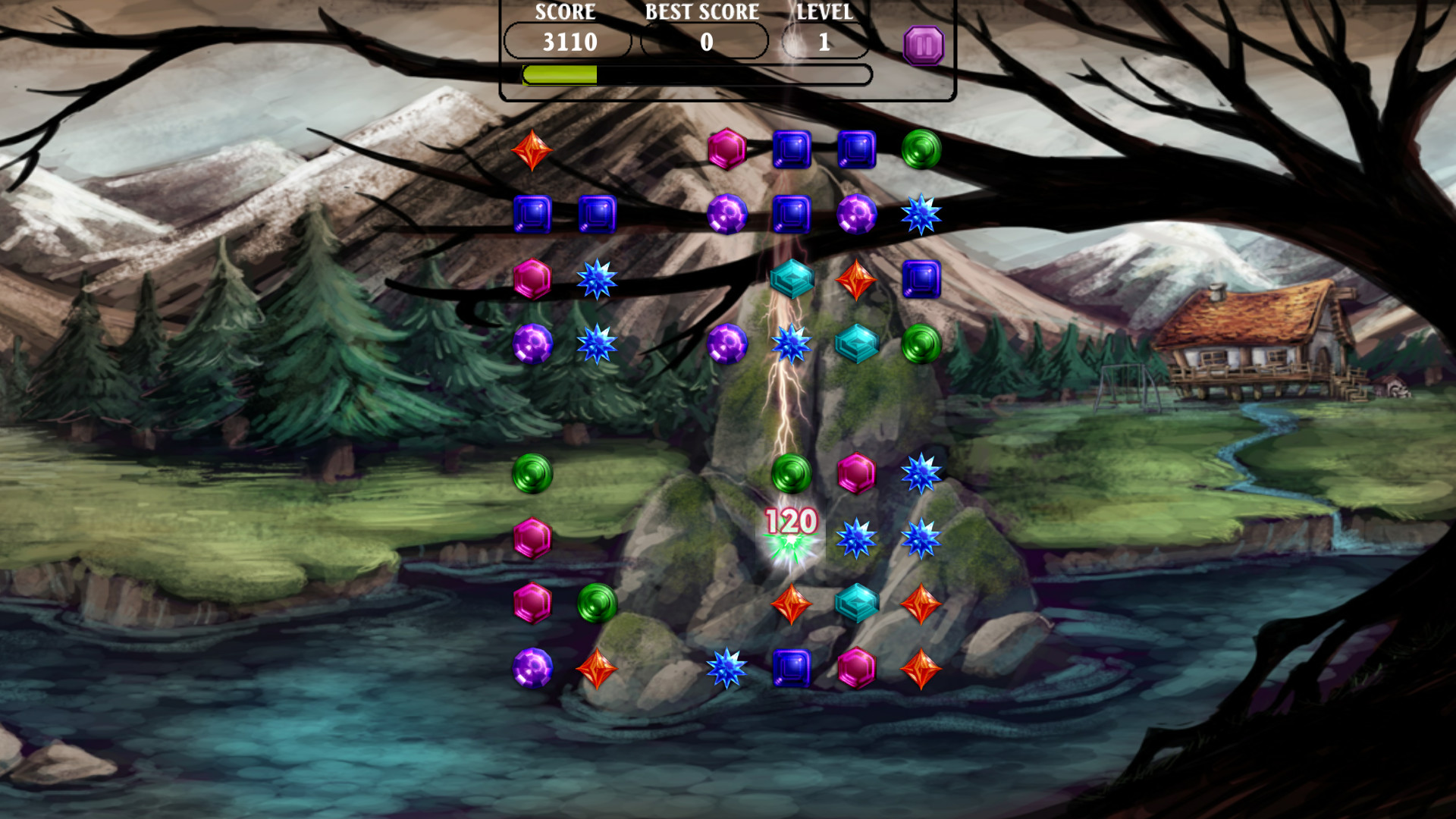Click the SCORE value showing 3110
The image size is (1456, 819).
click(x=567, y=42)
